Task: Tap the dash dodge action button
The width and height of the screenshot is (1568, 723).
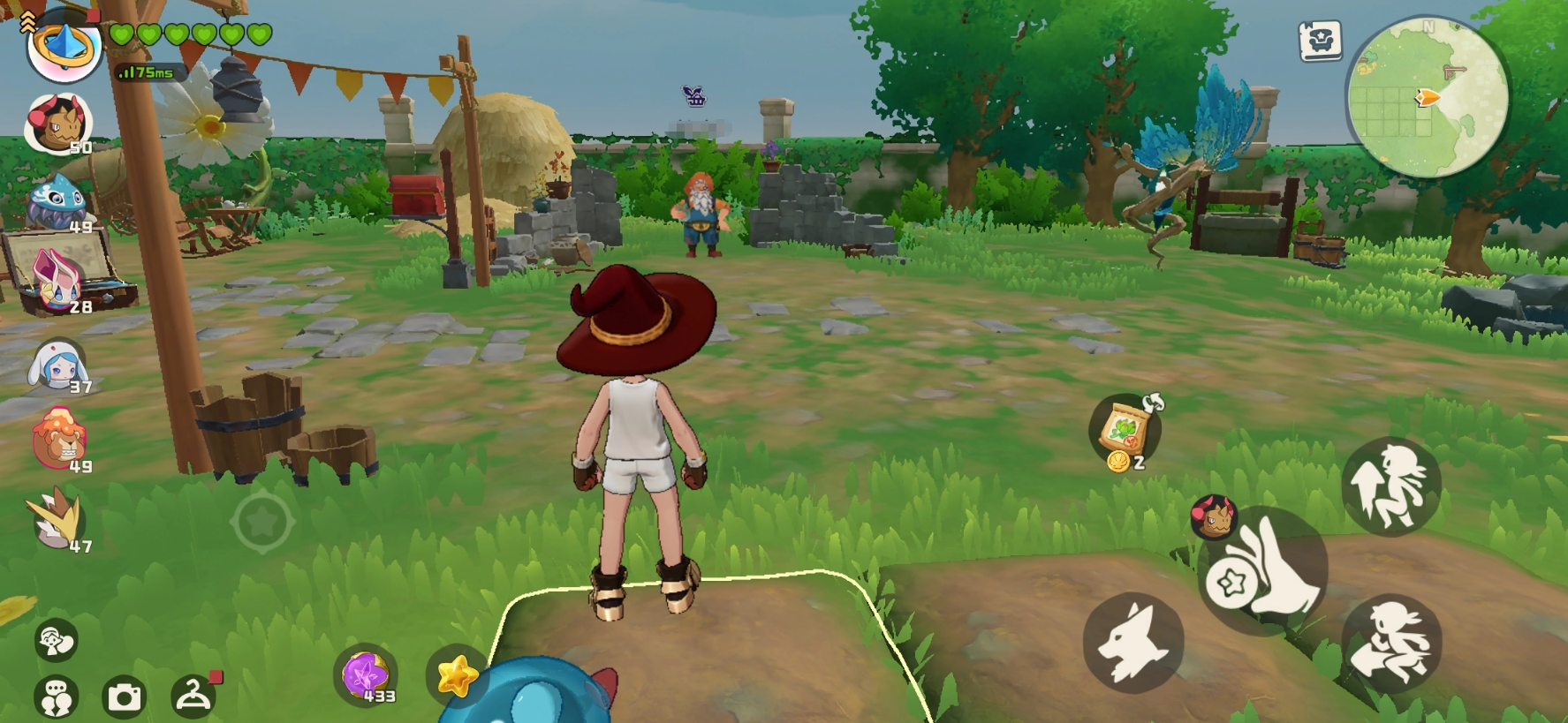Action: [1390, 644]
